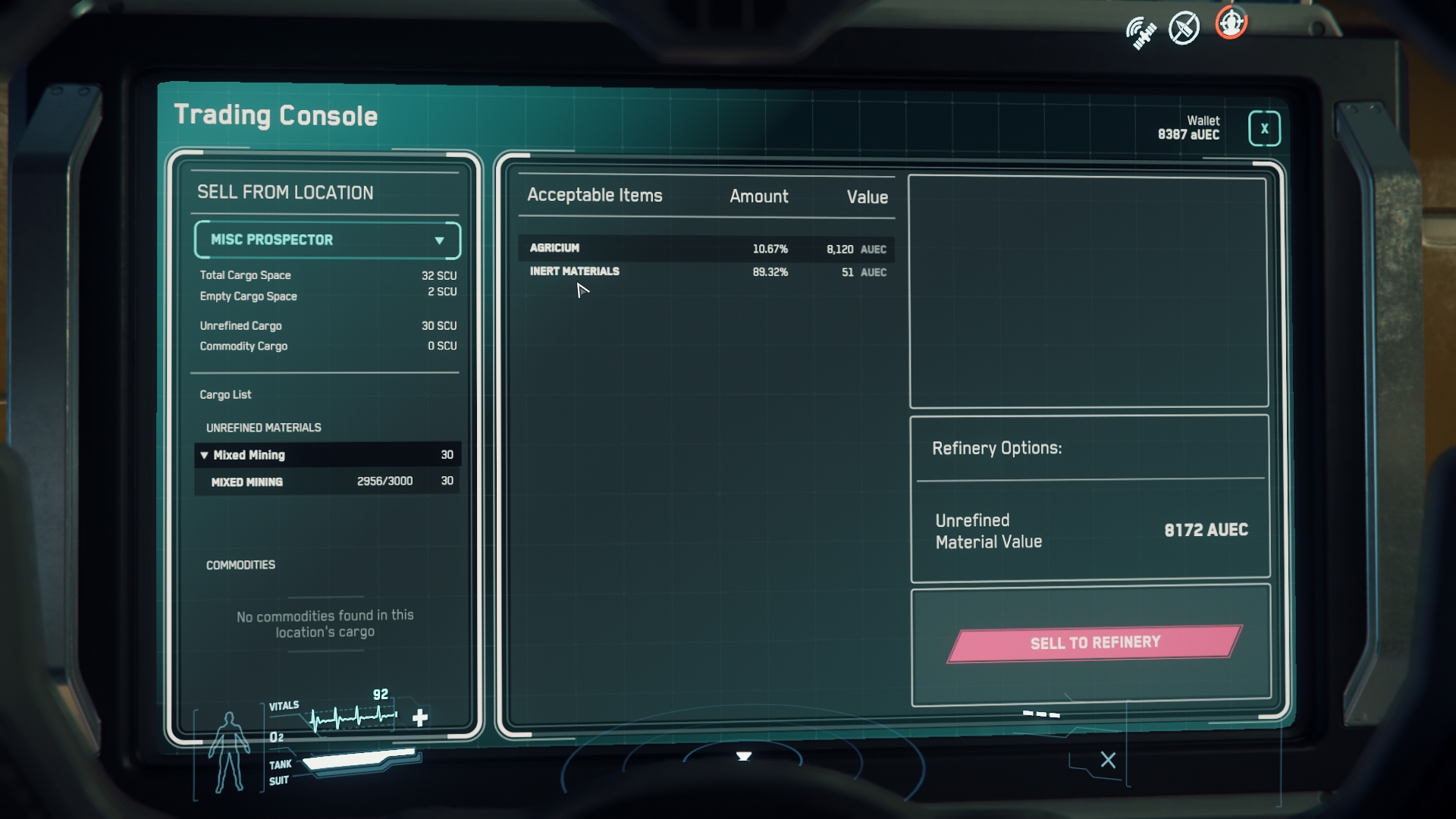1456x819 pixels.
Task: Collapse the Mixed Mining cargo group
Action: (204, 455)
